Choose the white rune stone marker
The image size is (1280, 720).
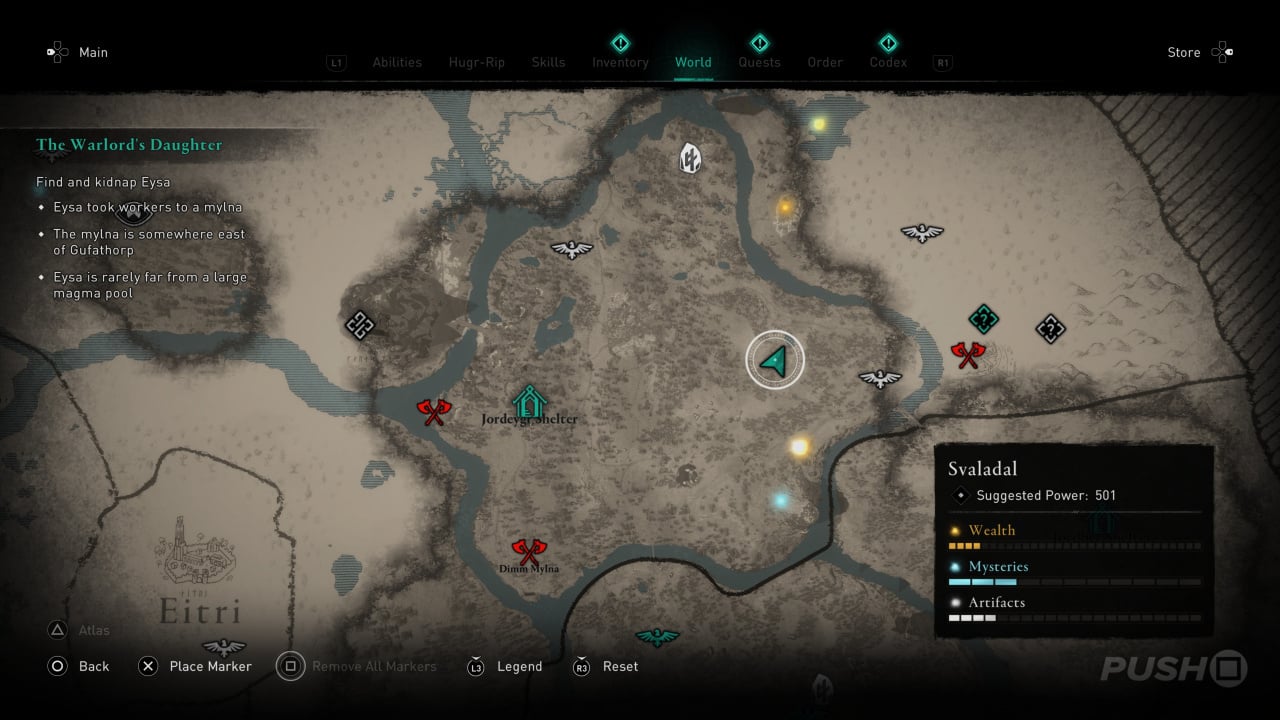(690, 157)
